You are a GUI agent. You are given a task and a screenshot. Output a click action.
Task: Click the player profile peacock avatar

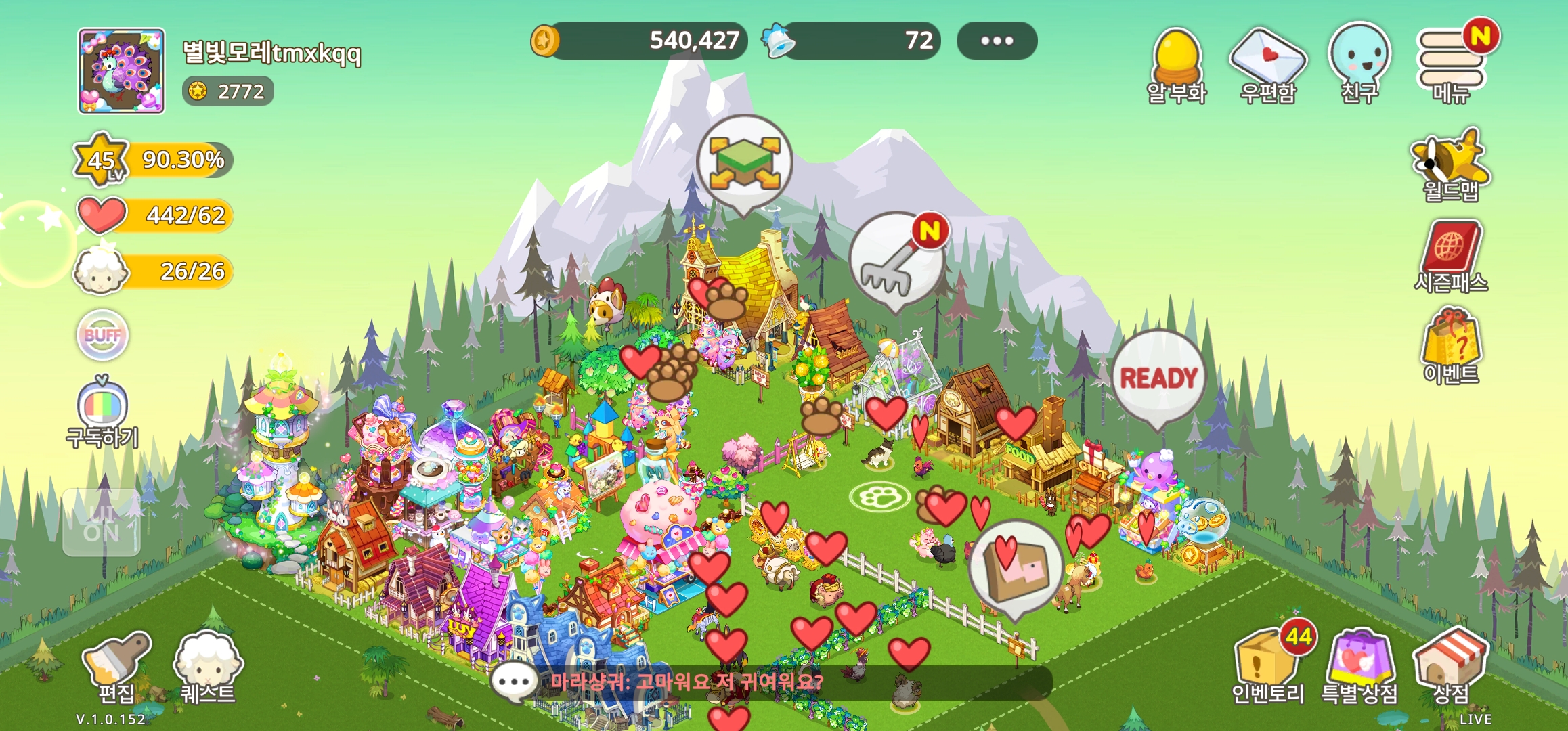click(121, 71)
